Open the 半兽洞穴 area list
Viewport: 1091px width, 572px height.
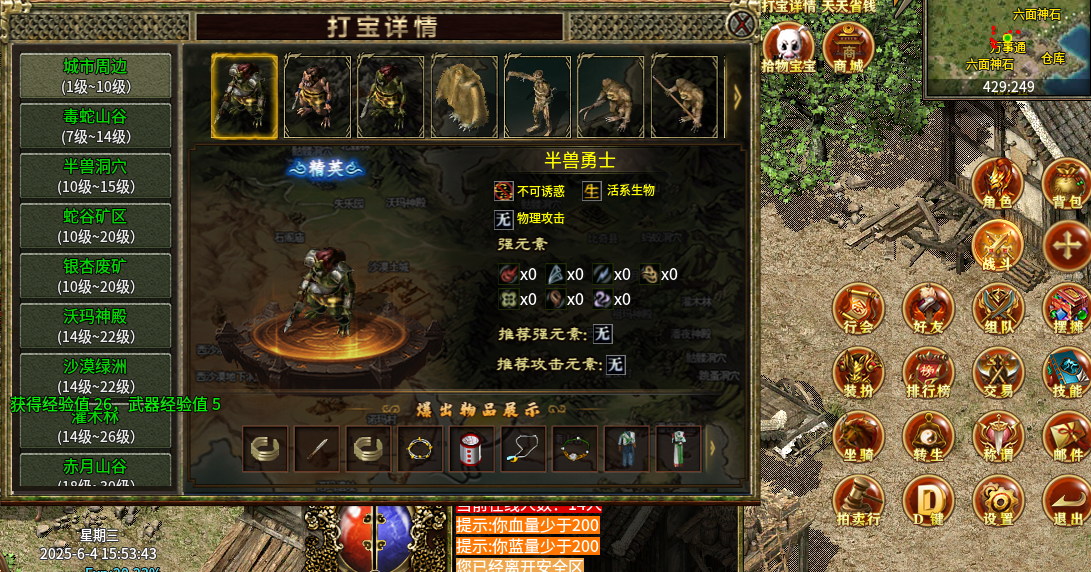click(x=95, y=176)
